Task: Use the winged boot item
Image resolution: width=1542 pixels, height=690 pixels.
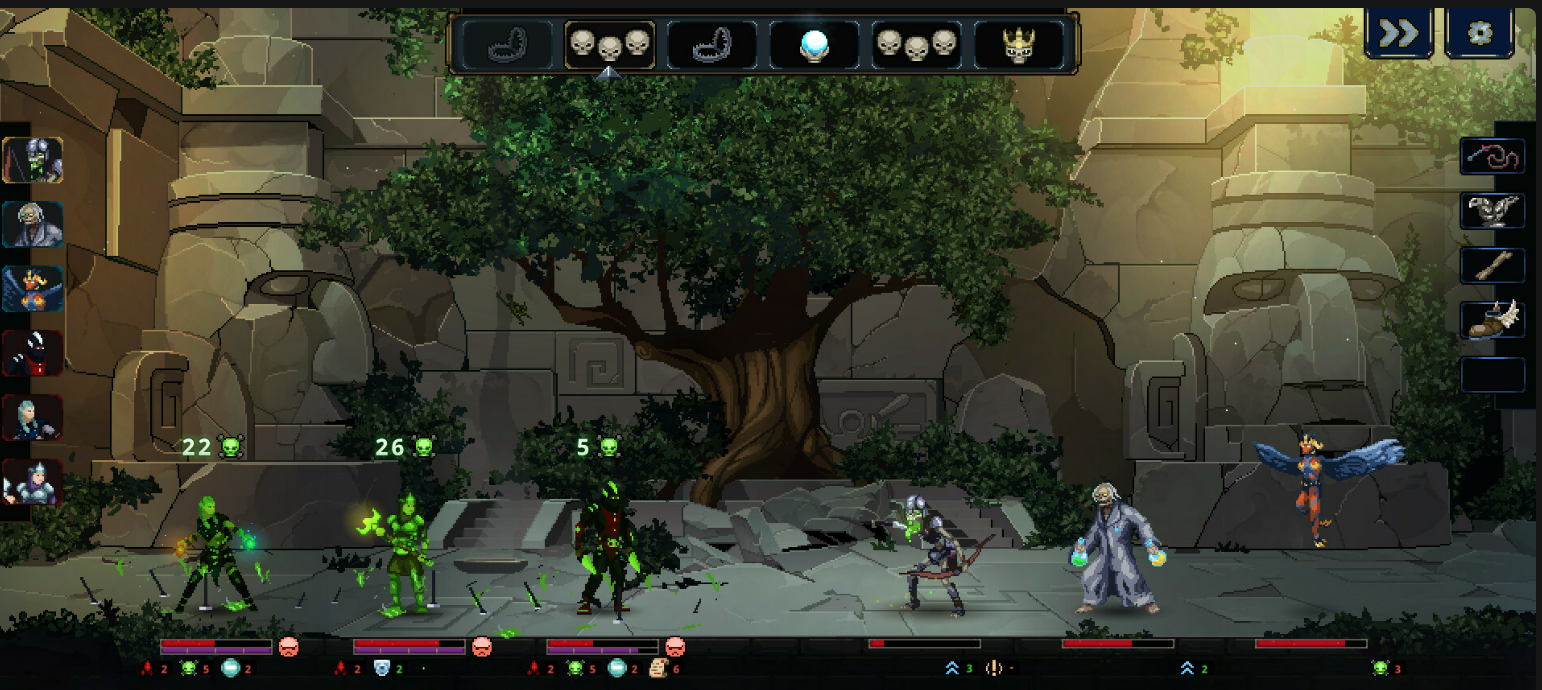Action: 1492,320
